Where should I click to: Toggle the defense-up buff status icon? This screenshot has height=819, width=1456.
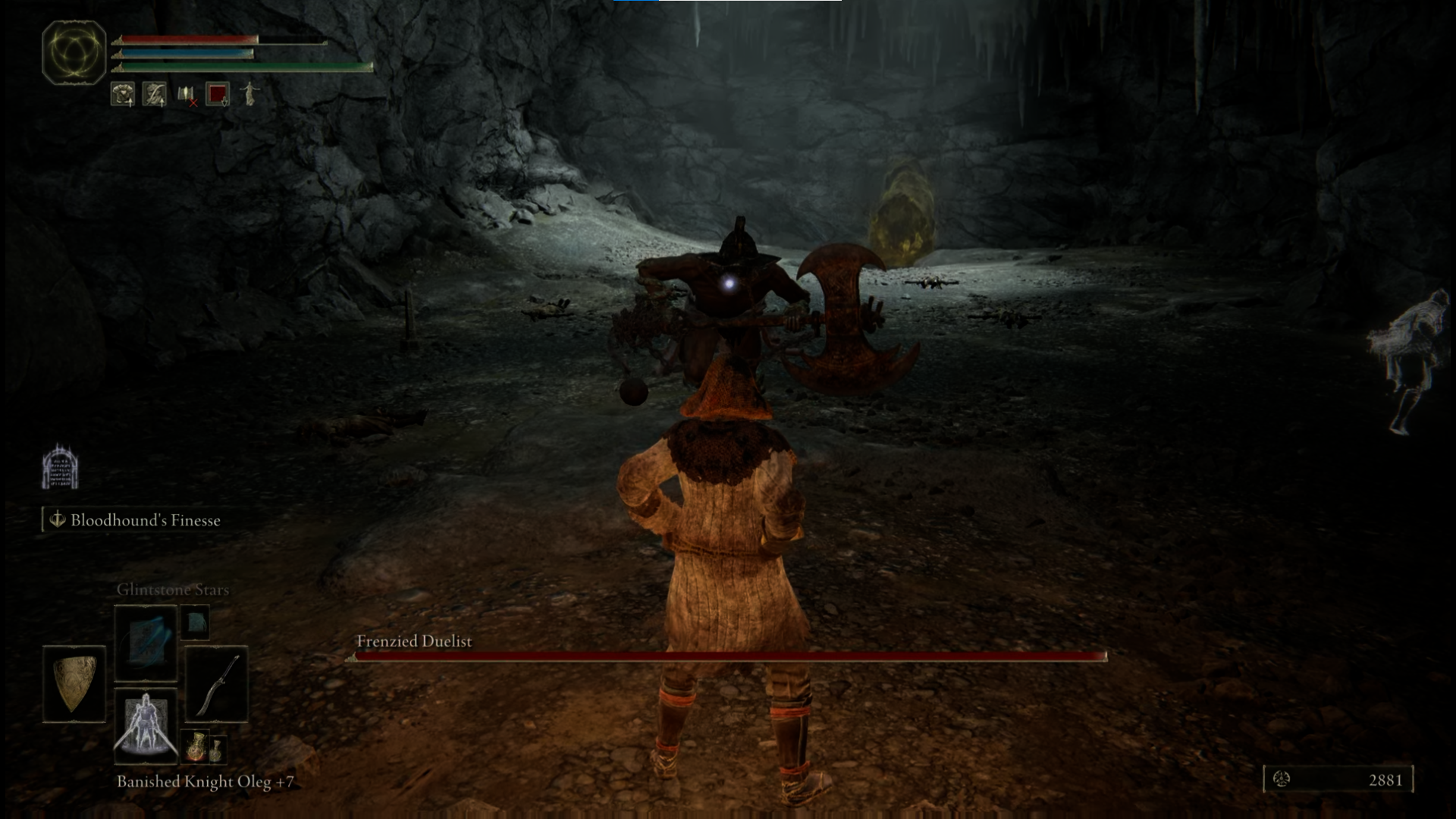point(122,93)
